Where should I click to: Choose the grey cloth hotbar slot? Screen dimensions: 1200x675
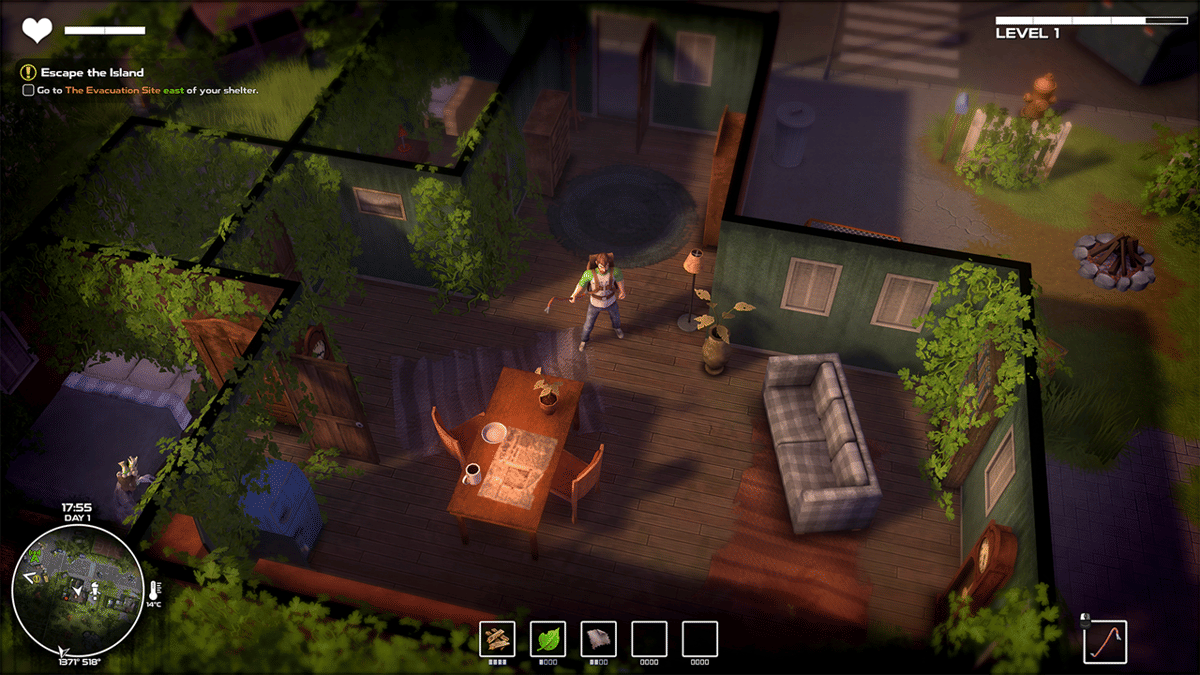click(598, 638)
